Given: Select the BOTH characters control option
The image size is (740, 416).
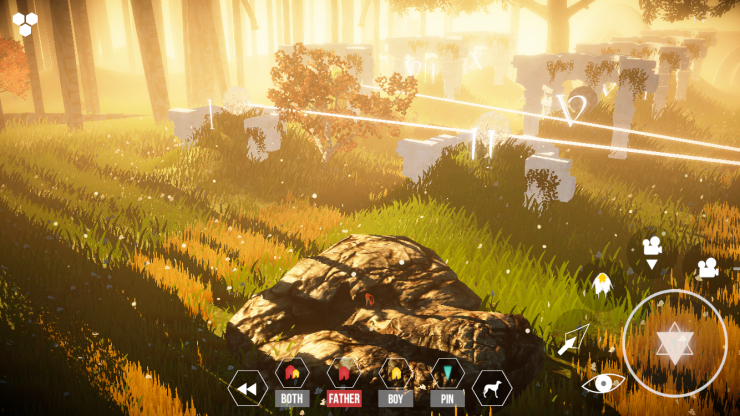Looking at the screenshot, I should pos(293,382).
